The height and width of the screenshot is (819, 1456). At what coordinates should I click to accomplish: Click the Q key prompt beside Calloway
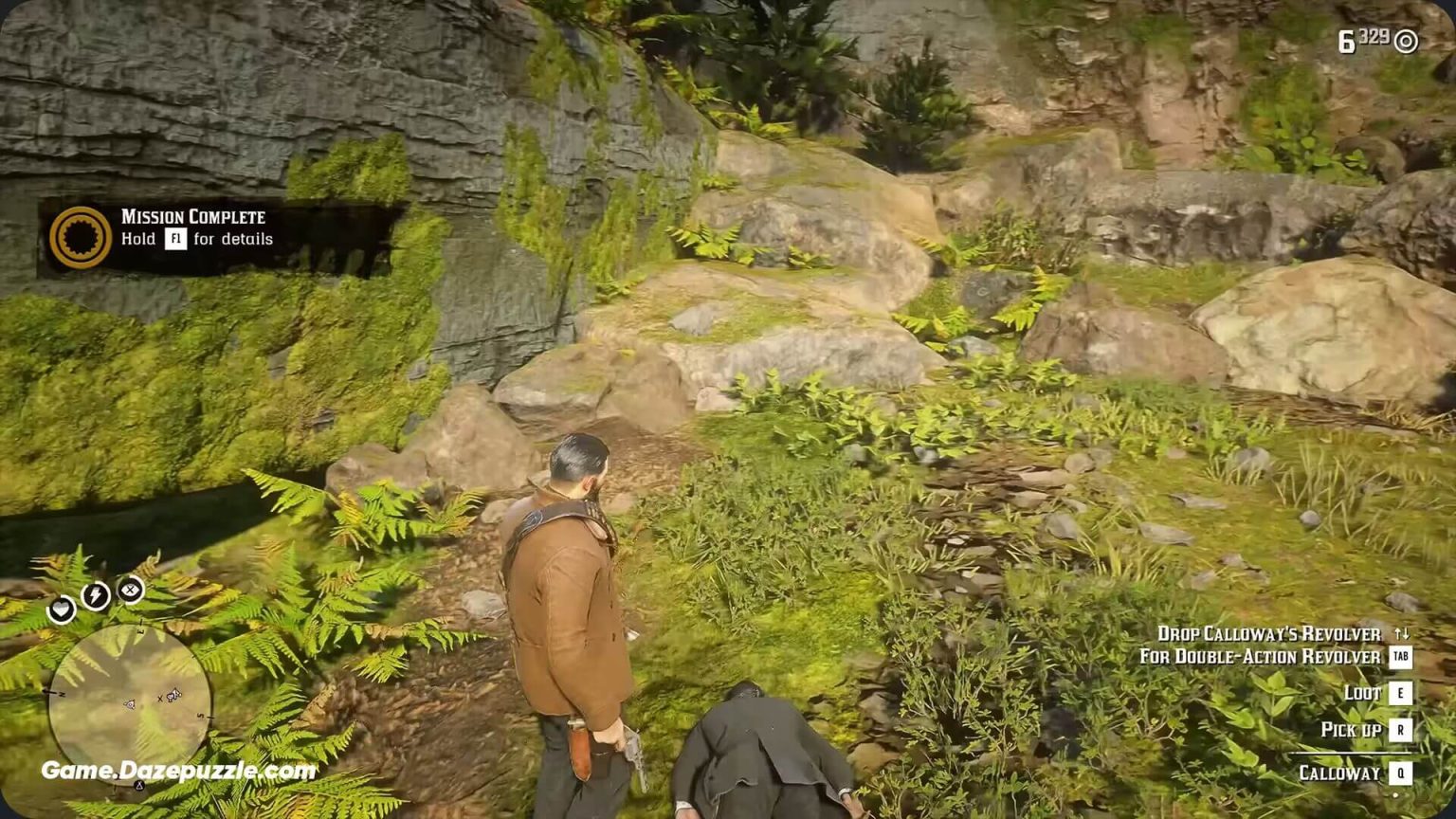[1400, 772]
